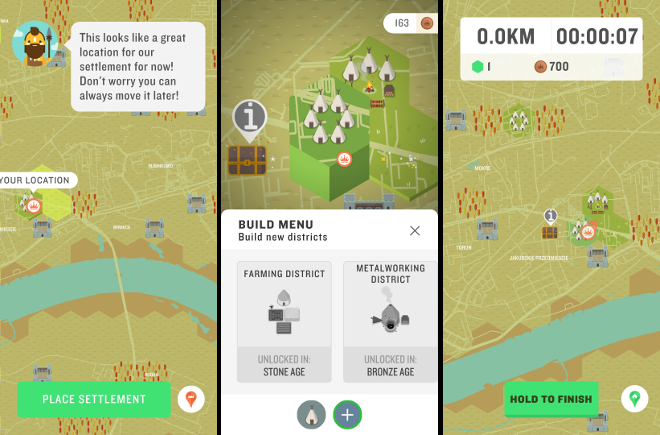Tap the orange location pin button
The width and height of the screenshot is (660, 435).
(x=189, y=400)
